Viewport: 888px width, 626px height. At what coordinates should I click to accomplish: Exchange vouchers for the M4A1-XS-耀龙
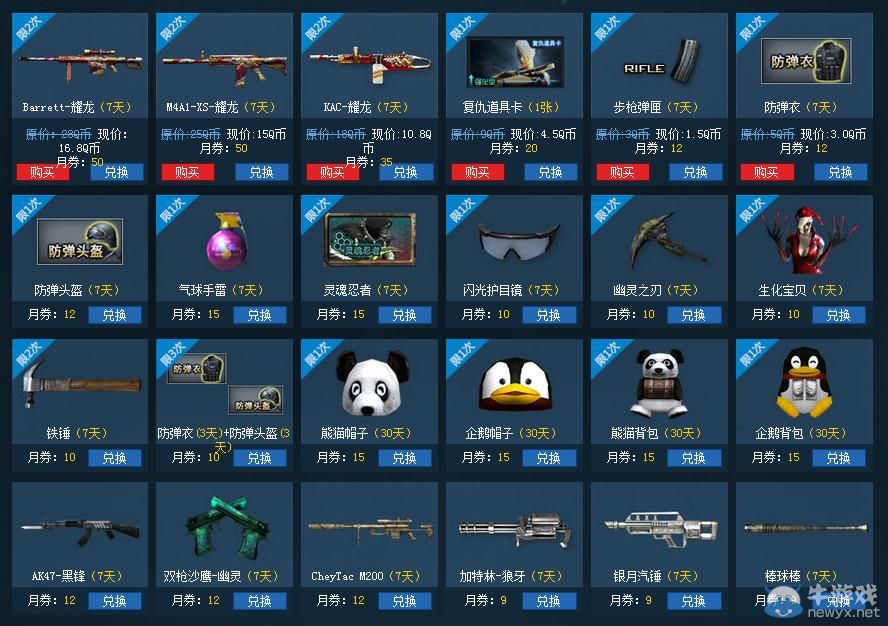261,172
